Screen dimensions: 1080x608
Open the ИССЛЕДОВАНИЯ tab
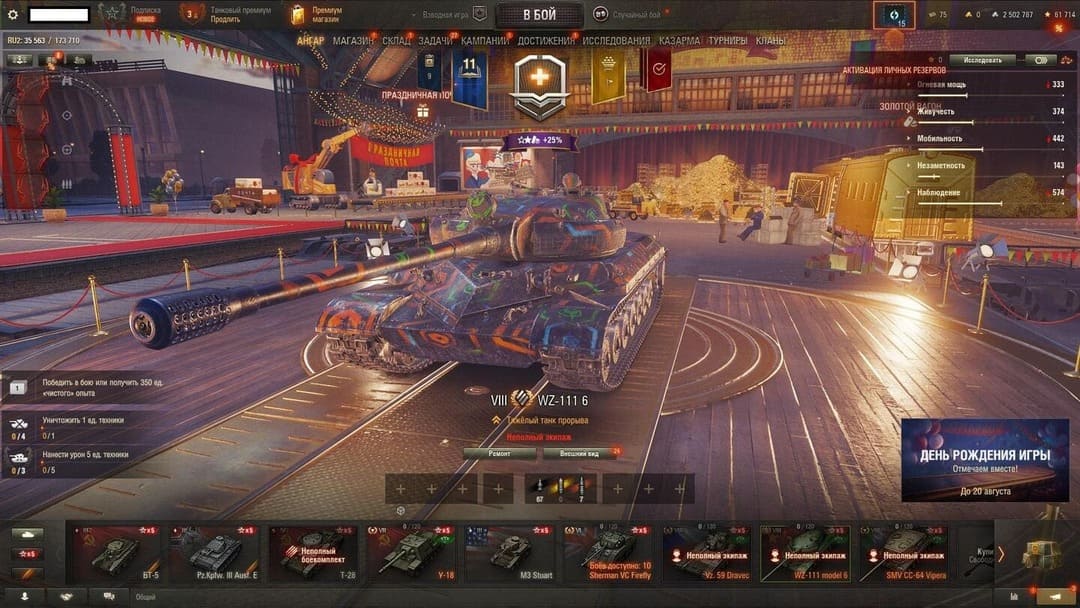(x=616, y=41)
